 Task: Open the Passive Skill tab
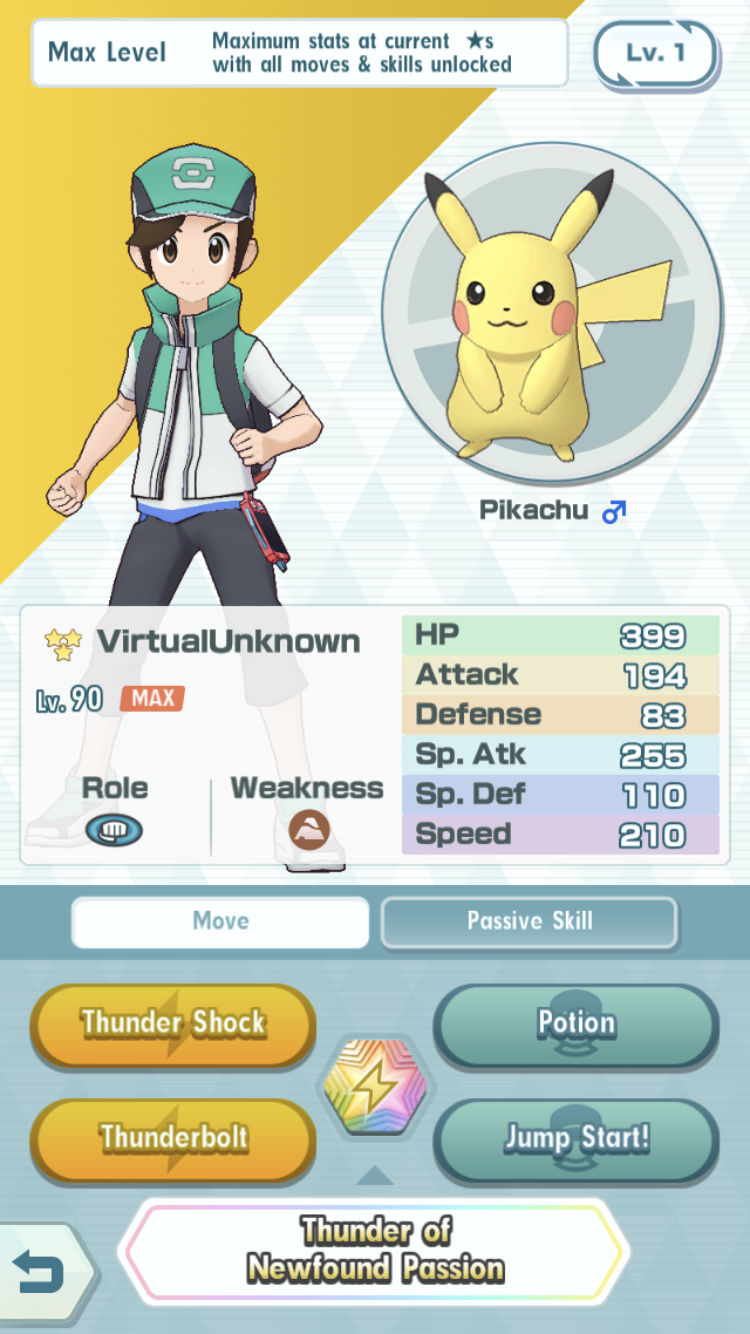point(529,921)
